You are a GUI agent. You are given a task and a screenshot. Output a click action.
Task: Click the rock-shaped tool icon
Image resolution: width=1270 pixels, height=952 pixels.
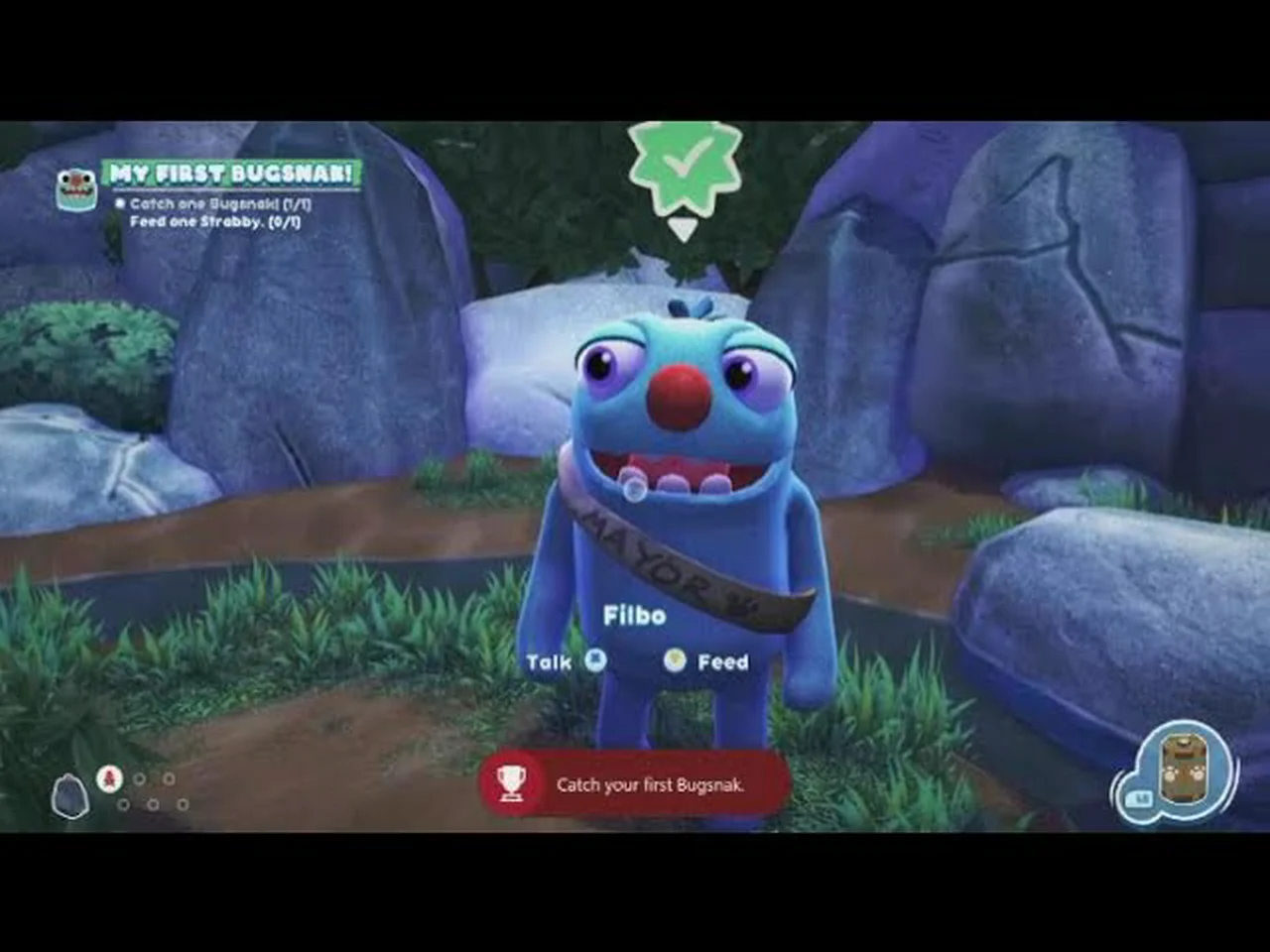point(69,796)
